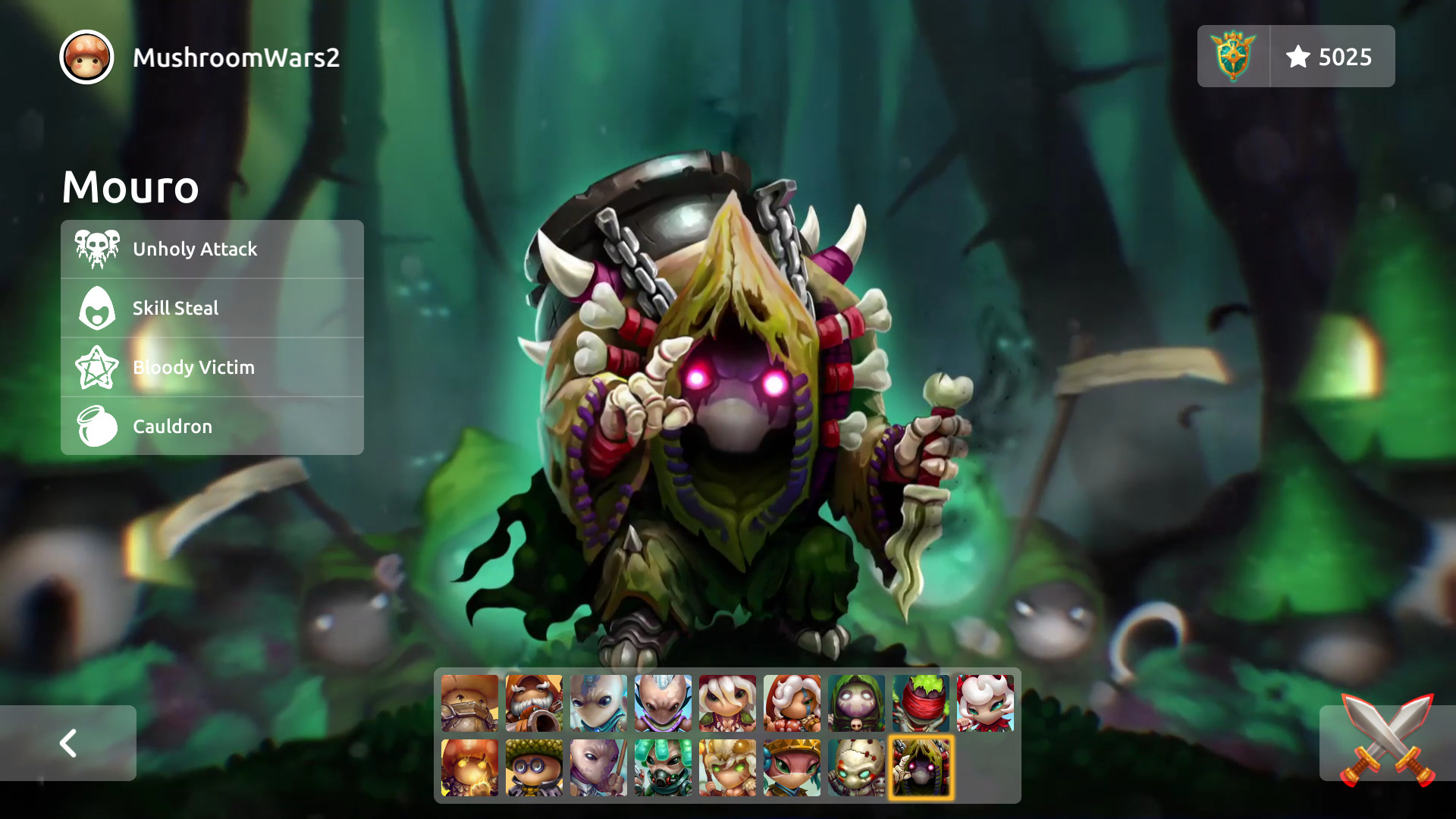Select the cowboy-hat hero portrait
This screenshot has height=819, width=1456.
point(469,704)
